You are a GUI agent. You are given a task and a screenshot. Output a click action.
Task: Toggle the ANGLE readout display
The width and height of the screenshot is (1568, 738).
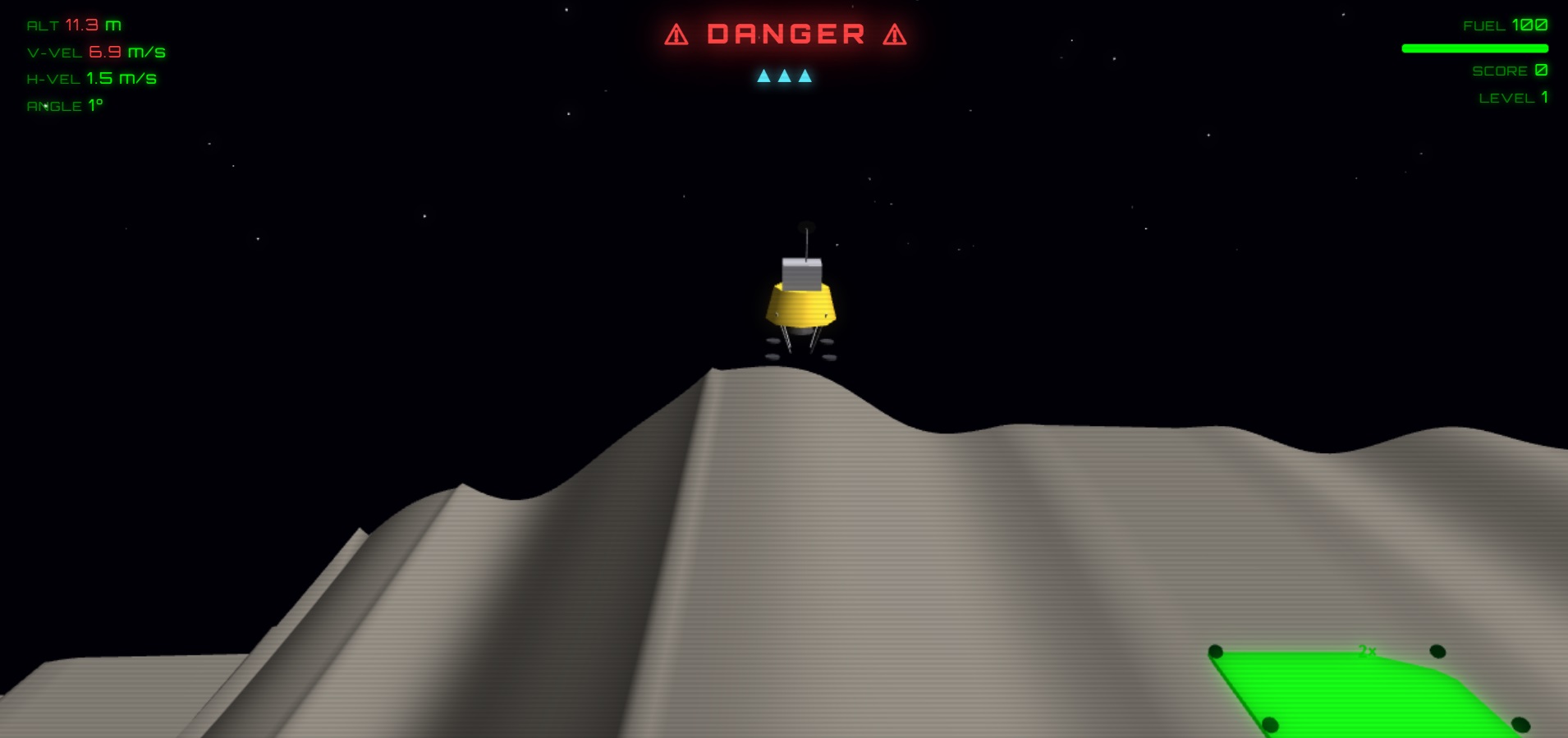pos(63,105)
